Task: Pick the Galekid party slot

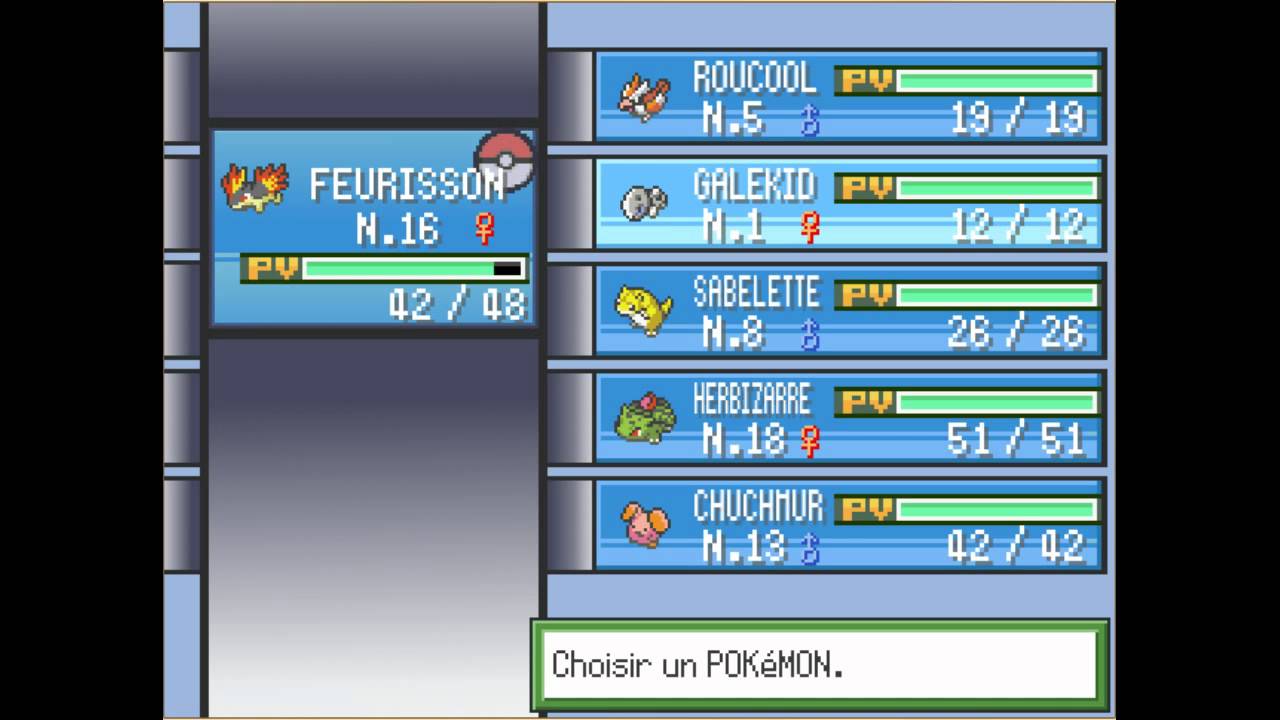Action: 848,204
